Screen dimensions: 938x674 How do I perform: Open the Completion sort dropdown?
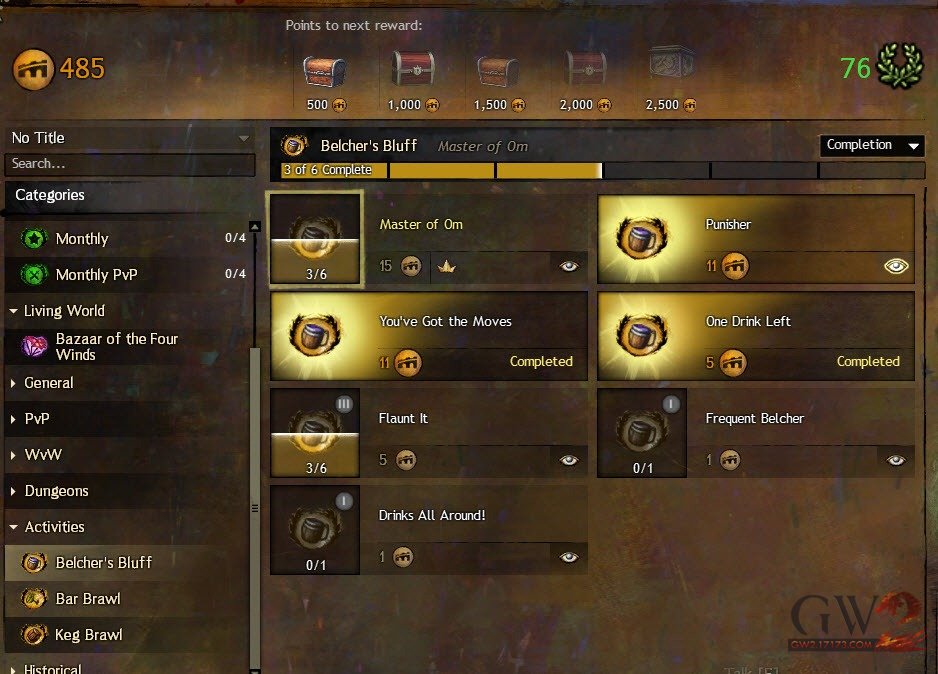click(x=872, y=146)
